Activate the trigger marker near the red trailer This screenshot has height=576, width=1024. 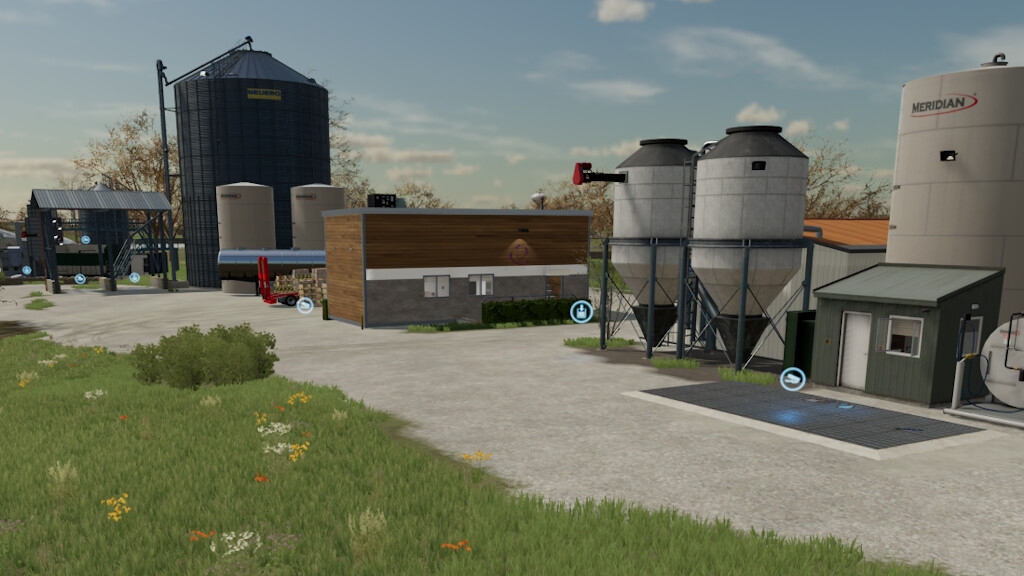tap(305, 305)
